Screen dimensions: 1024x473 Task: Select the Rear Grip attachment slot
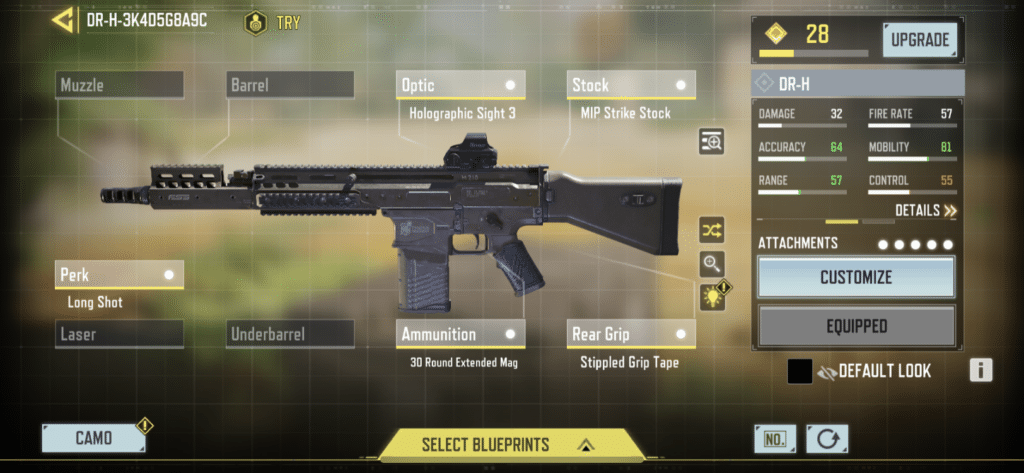[631, 334]
